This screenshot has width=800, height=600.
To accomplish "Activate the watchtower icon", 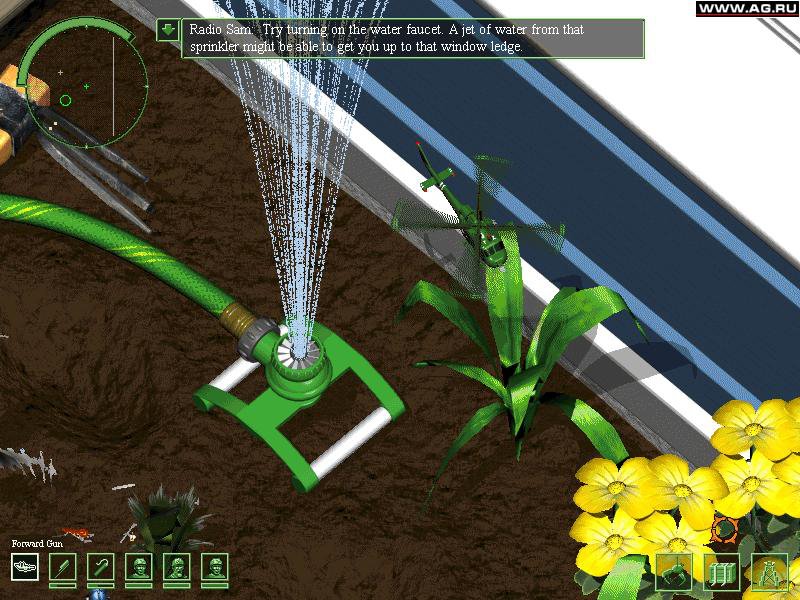I will pos(769,572).
